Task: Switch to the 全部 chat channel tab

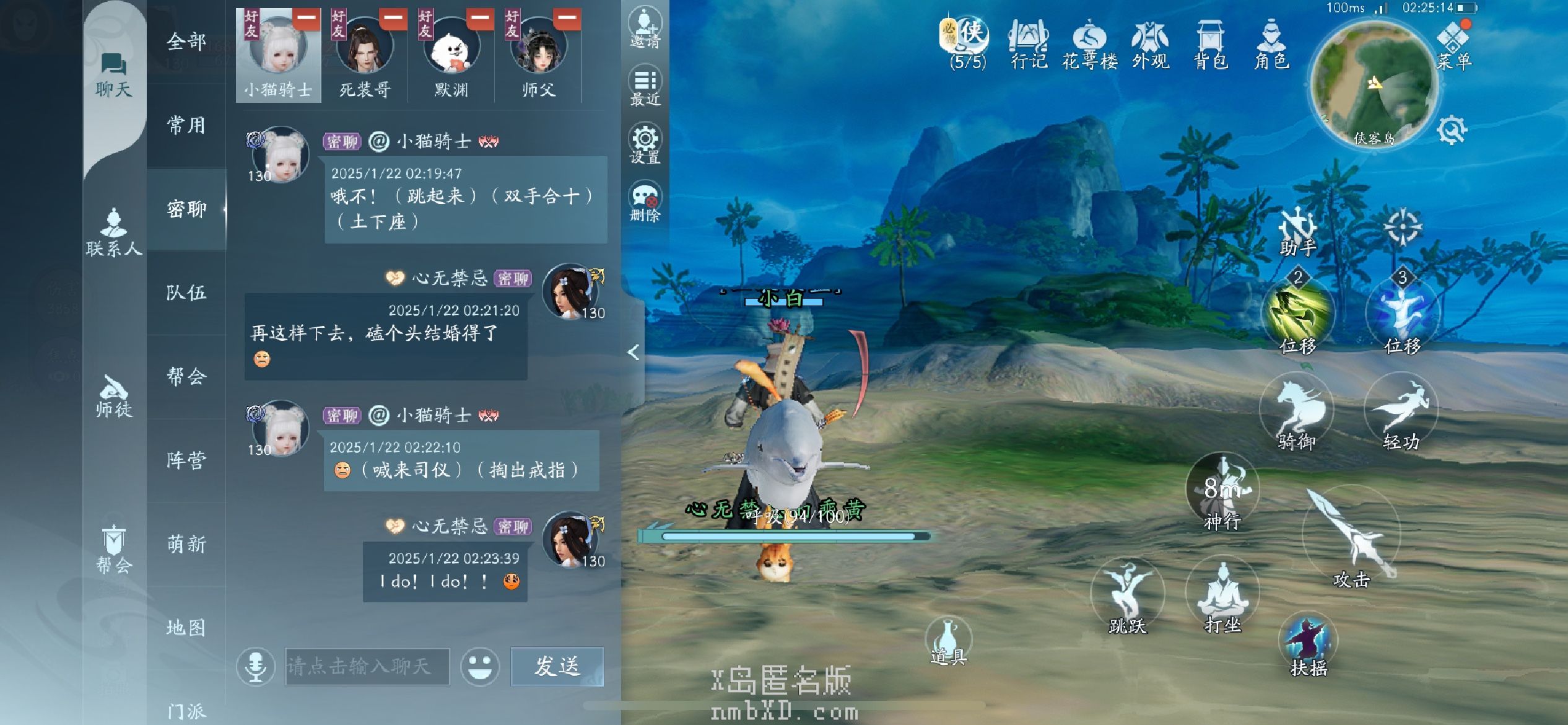Action: 186,42
